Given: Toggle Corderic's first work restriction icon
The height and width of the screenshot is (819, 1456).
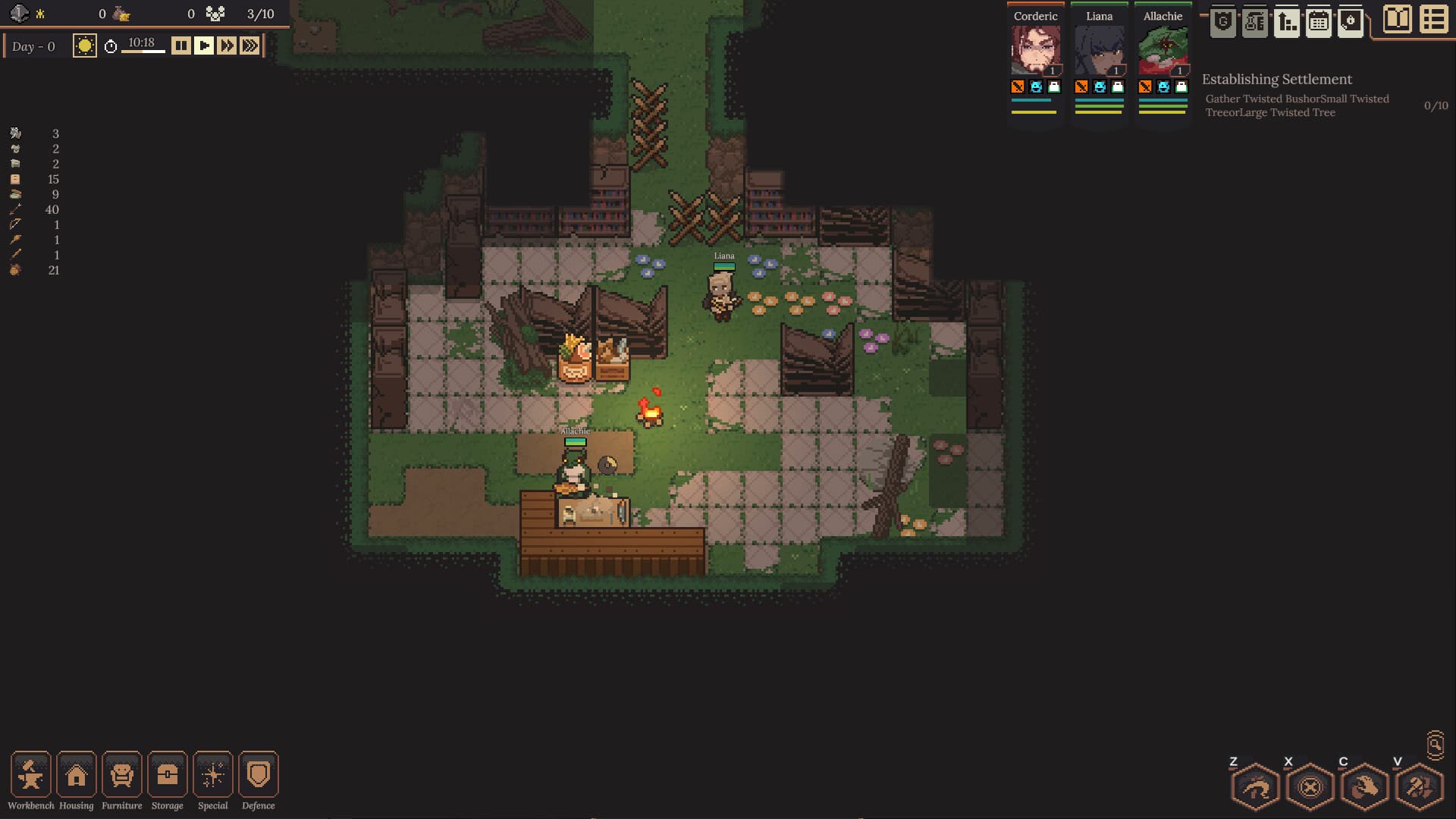Looking at the screenshot, I should [1018, 87].
